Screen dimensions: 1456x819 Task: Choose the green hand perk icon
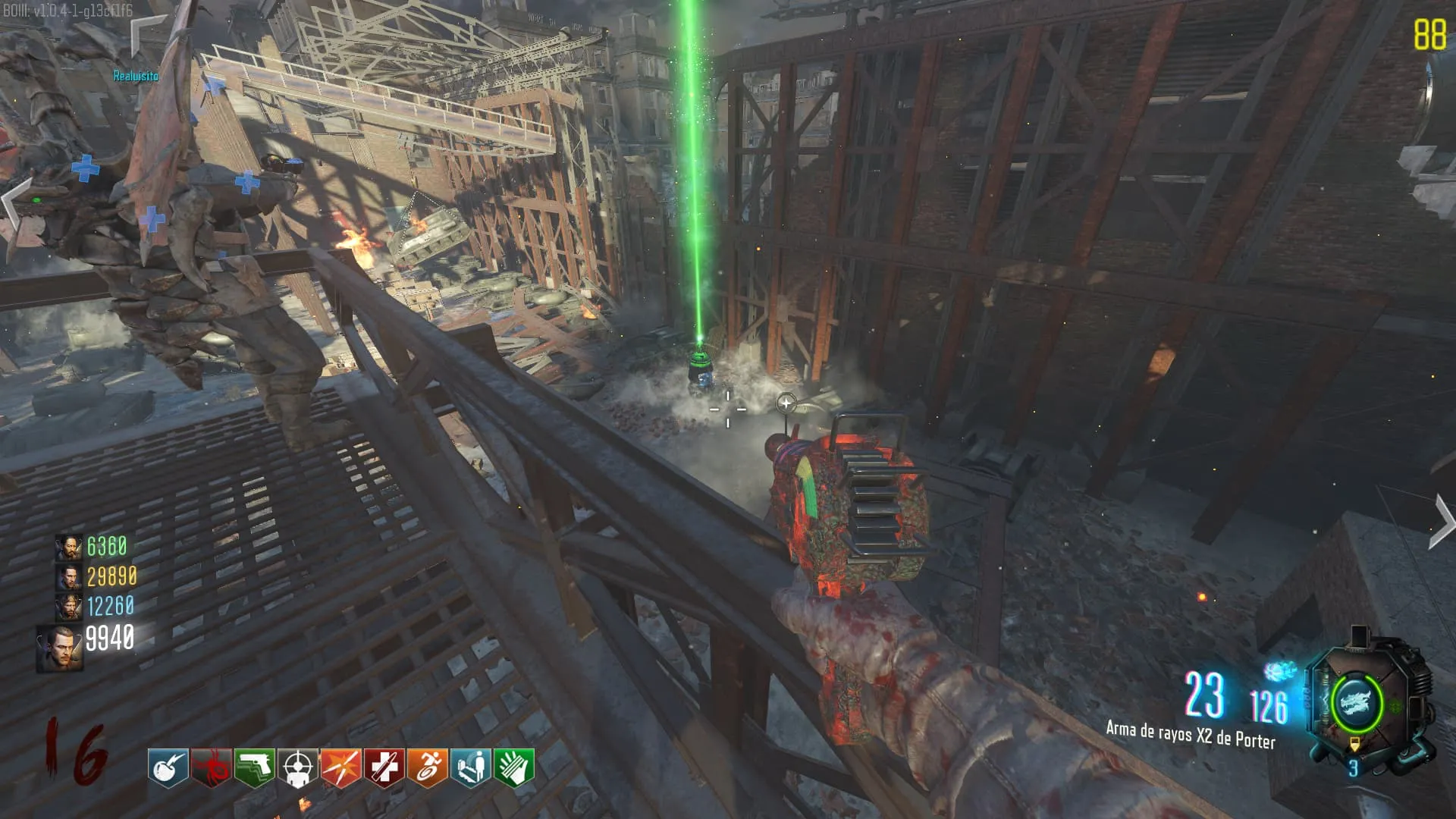(x=513, y=767)
